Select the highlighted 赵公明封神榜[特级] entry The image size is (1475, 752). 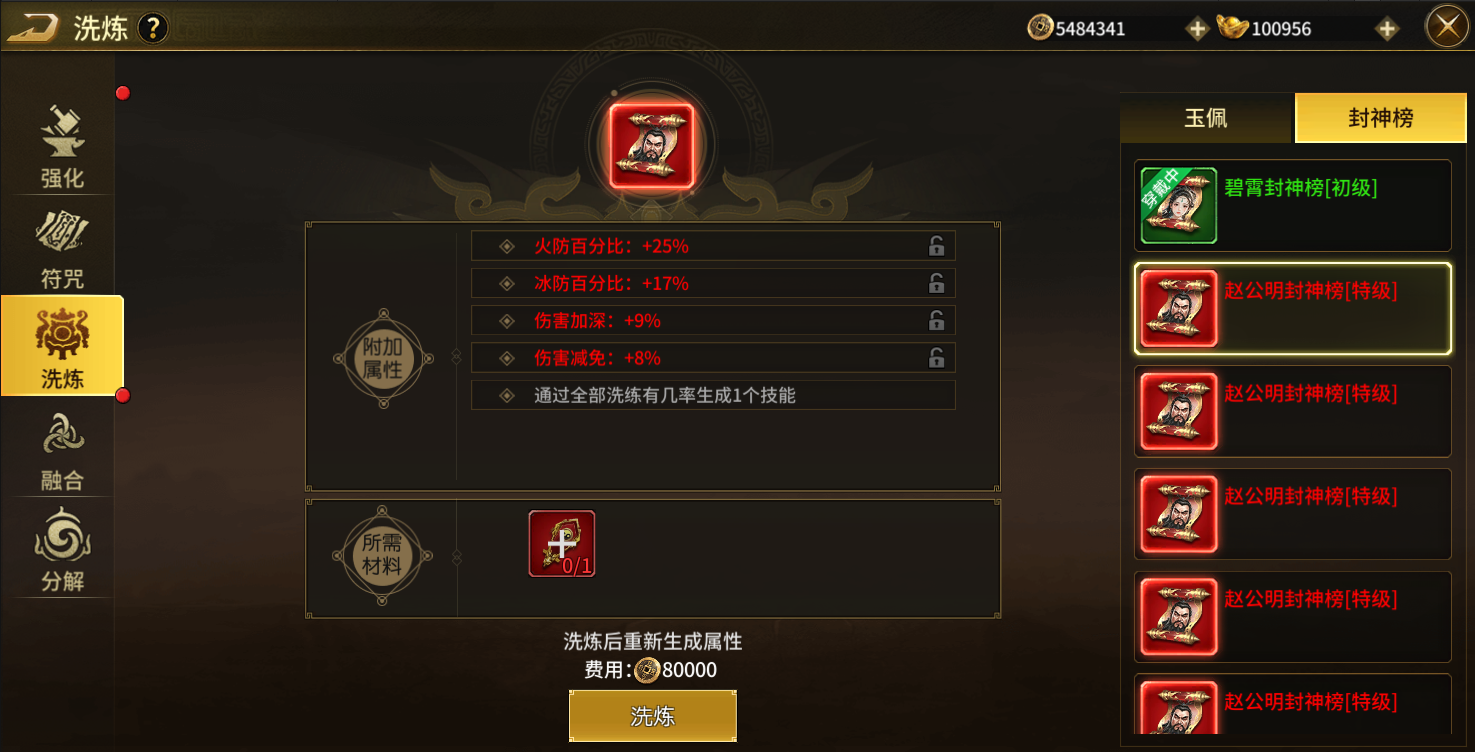point(1292,307)
